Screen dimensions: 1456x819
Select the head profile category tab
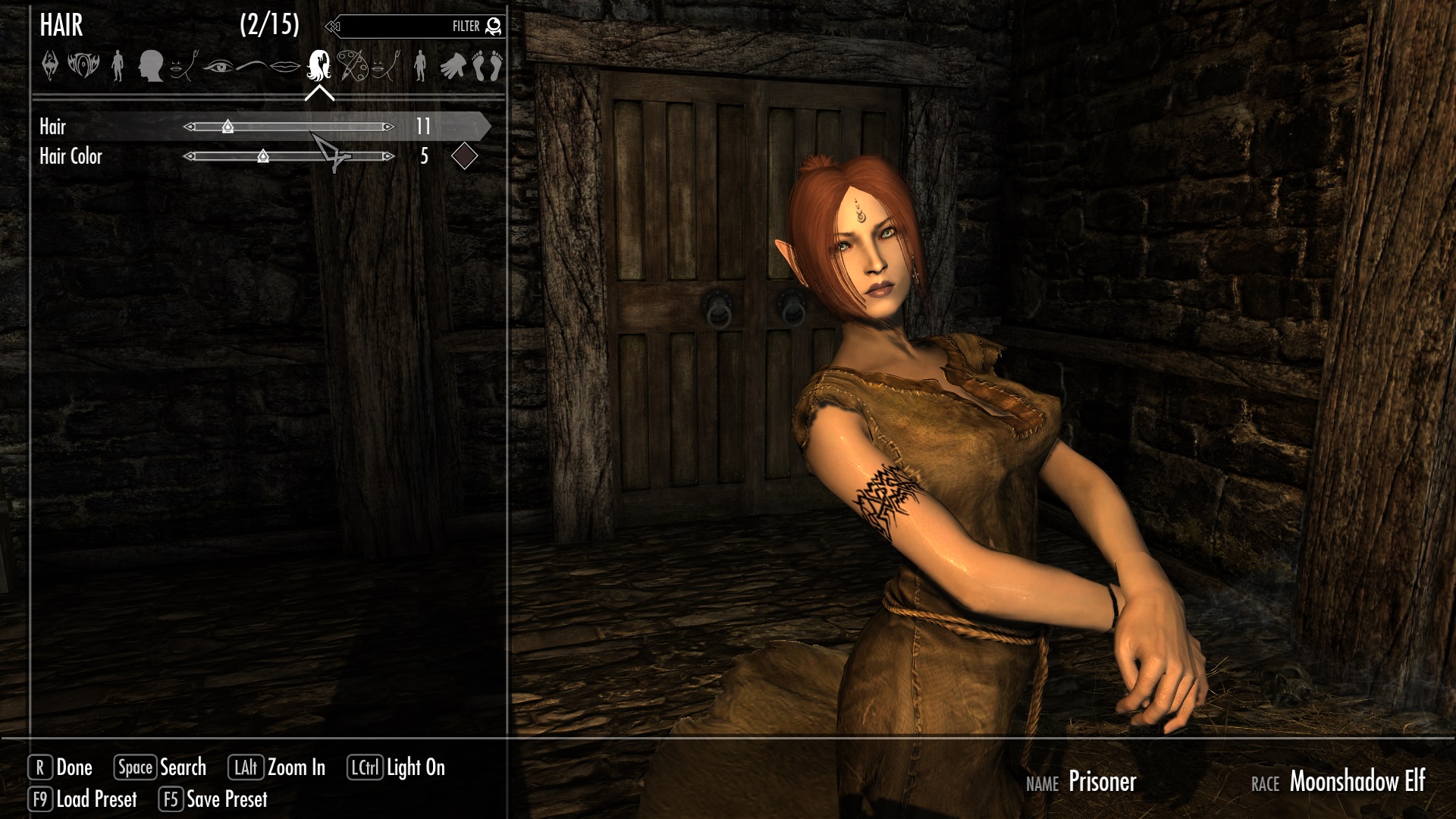(151, 66)
